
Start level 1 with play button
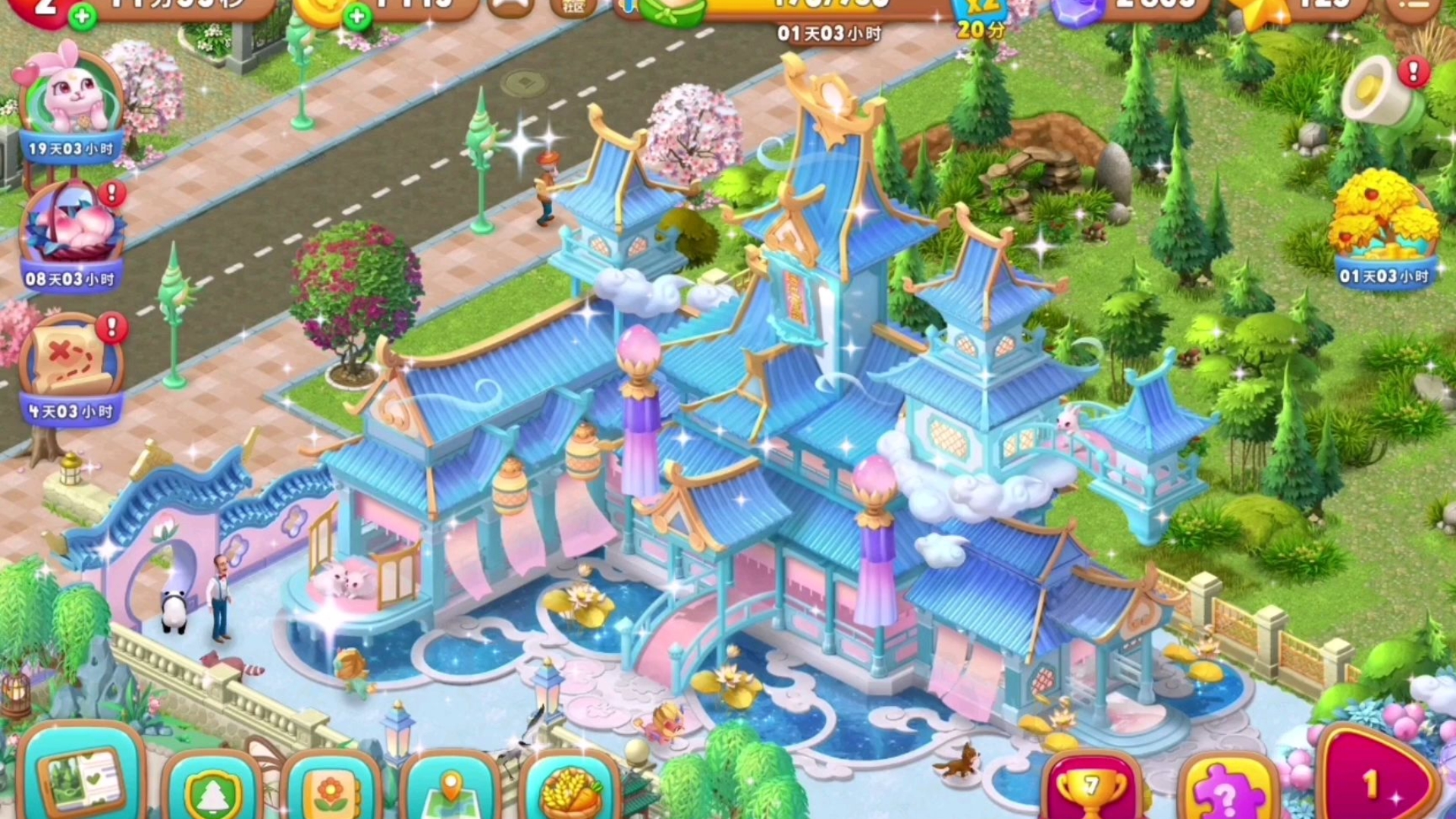(x=1376, y=781)
